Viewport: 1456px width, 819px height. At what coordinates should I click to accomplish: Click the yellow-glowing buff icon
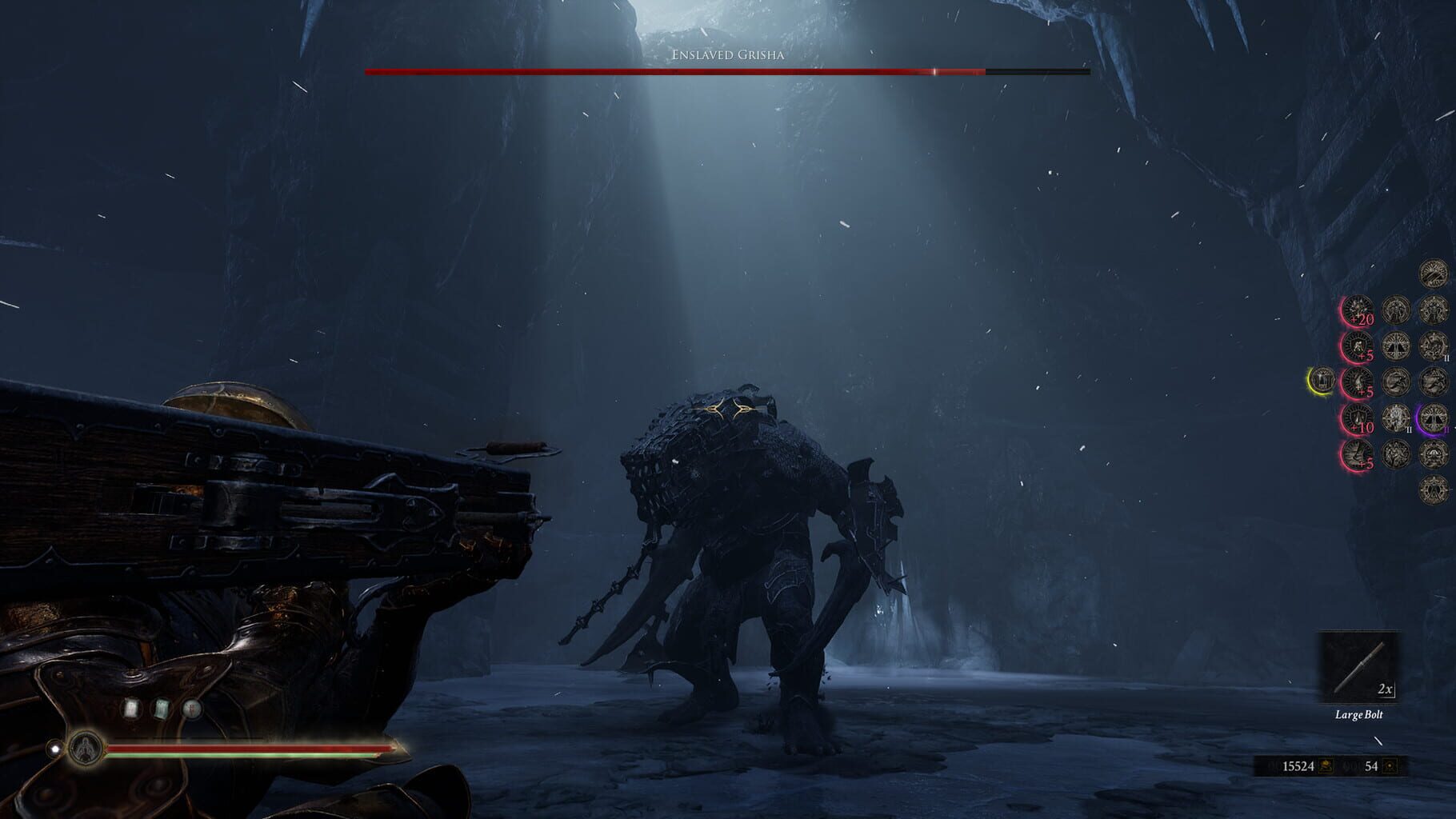click(1322, 380)
